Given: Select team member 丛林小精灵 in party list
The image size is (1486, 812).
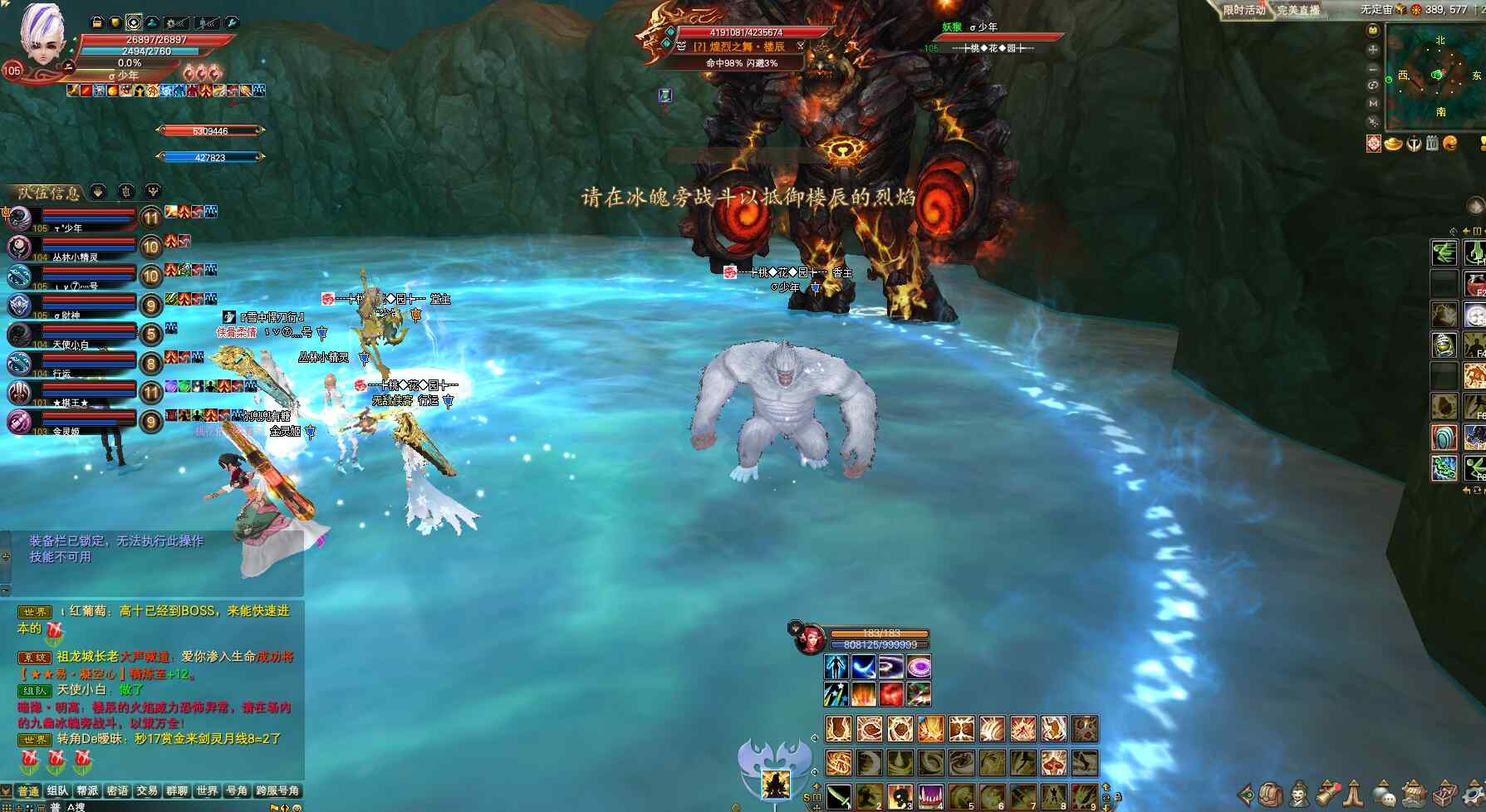Looking at the screenshot, I should 75,248.
